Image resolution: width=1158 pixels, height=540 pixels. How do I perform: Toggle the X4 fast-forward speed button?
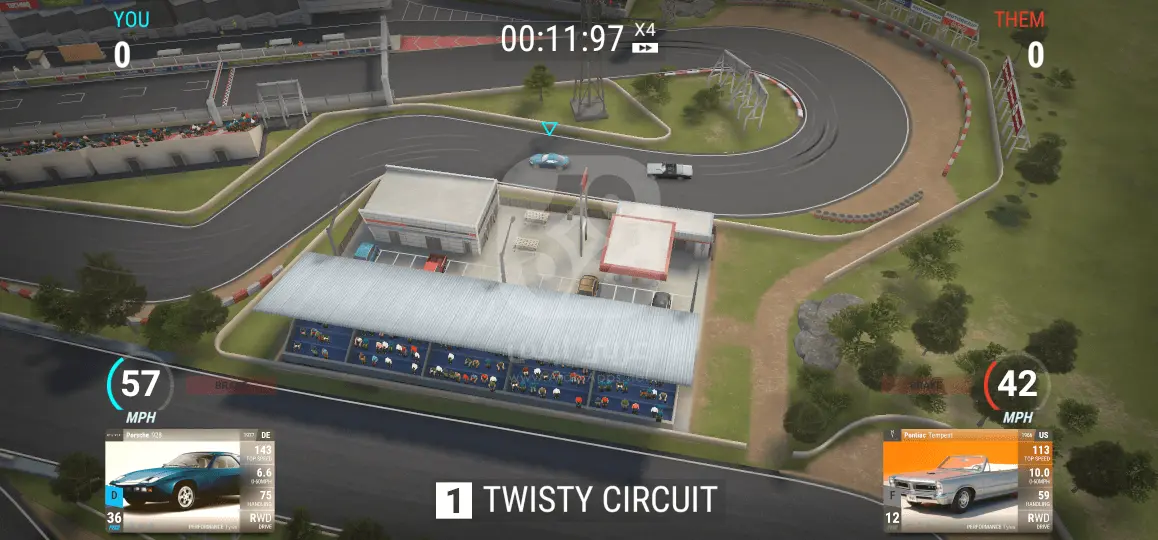645,38
